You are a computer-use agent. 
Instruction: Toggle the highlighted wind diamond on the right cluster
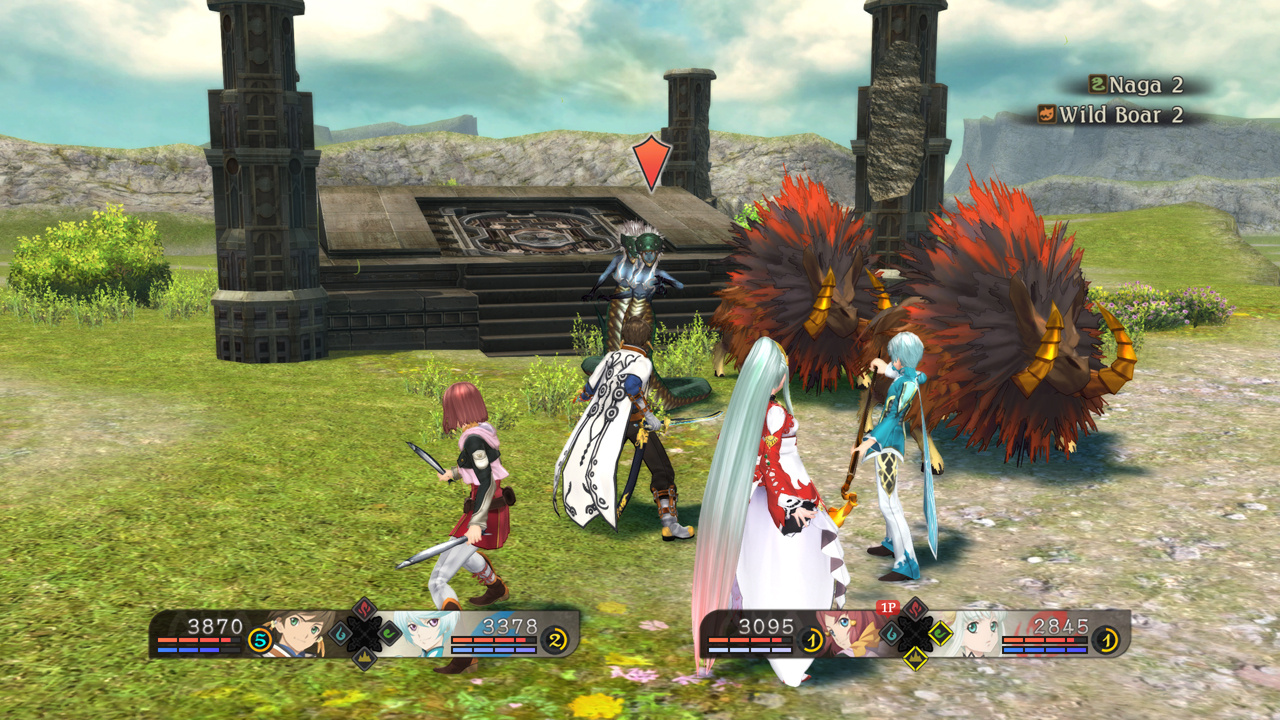tap(940, 633)
